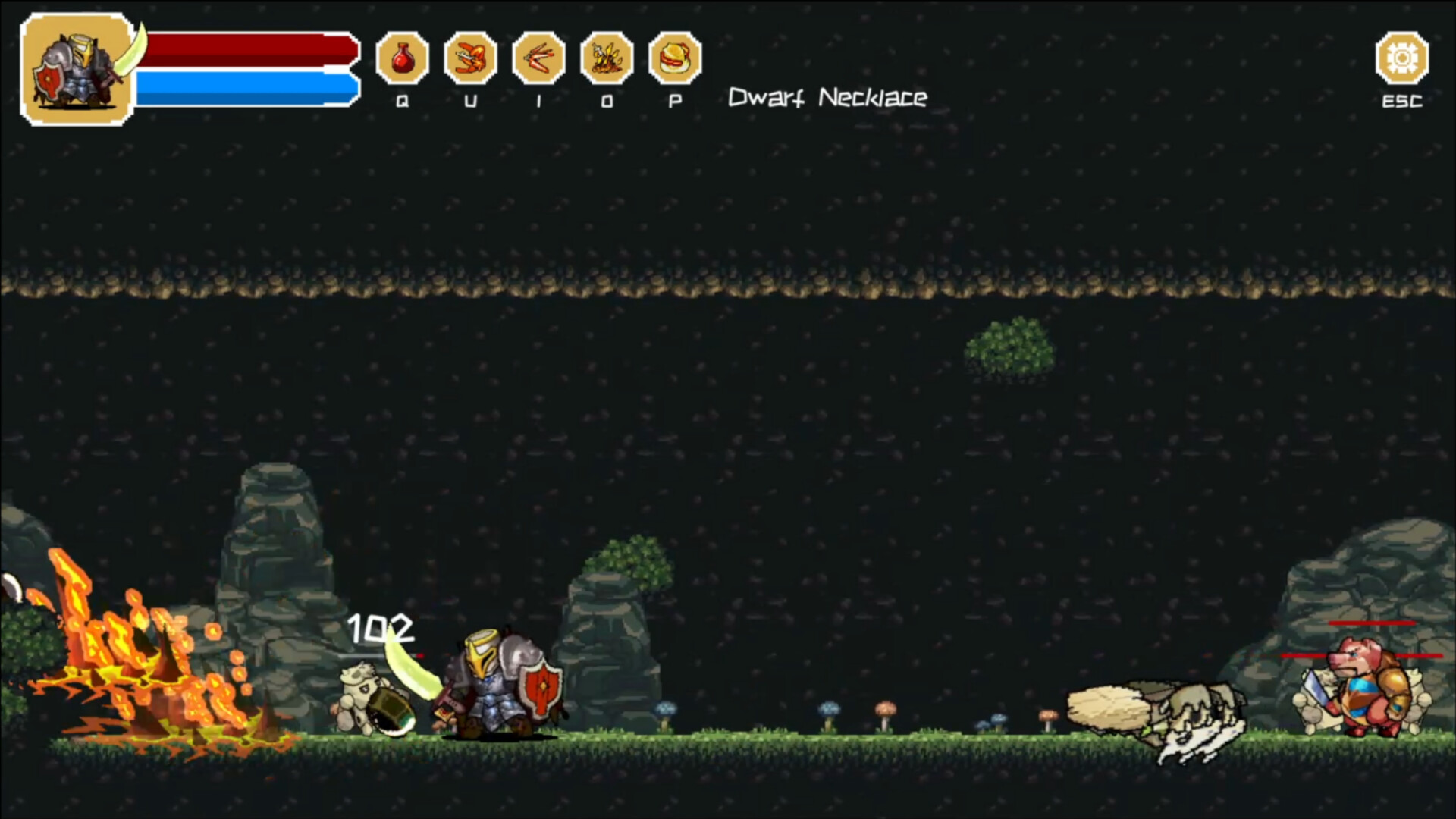Click the blue mana bar

click(x=243, y=86)
